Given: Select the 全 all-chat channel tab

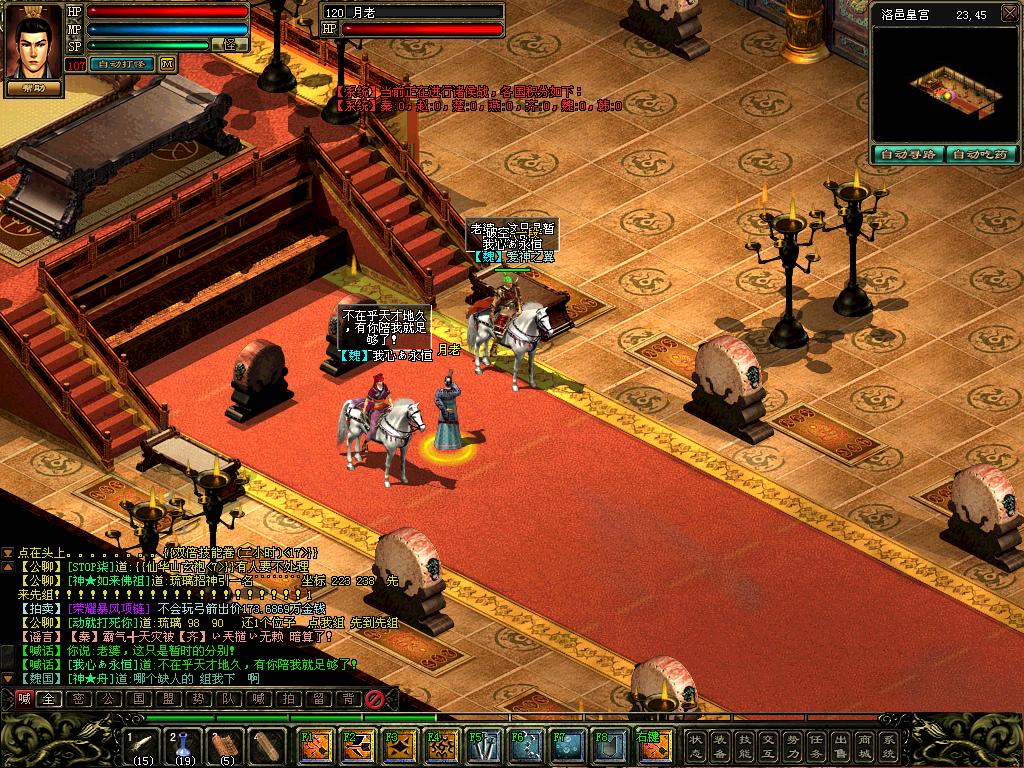Looking at the screenshot, I should [48, 699].
